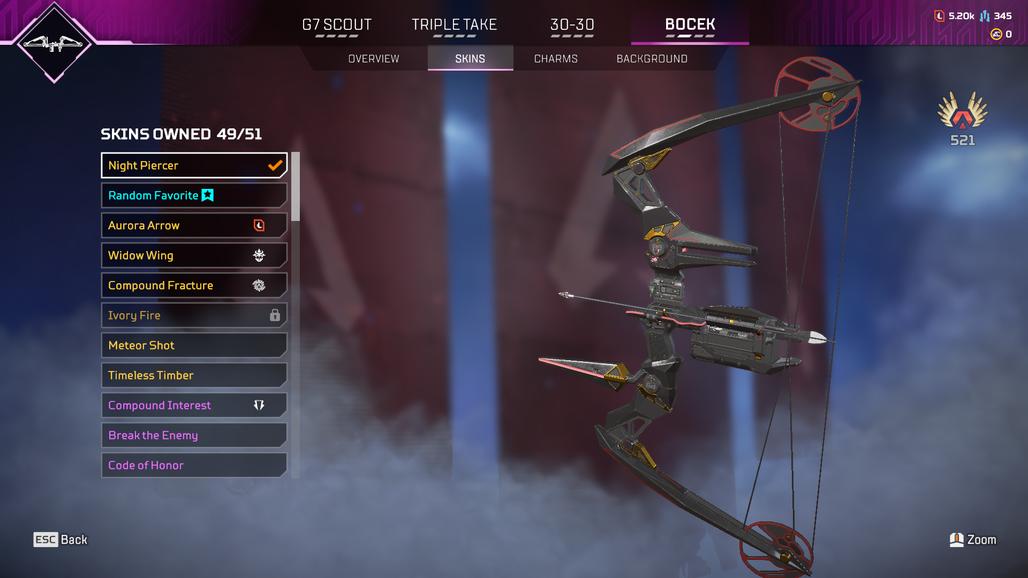Switch to the G7 Scout weapon tab
This screenshot has width=1028, height=578.
pyautogui.click(x=336, y=25)
